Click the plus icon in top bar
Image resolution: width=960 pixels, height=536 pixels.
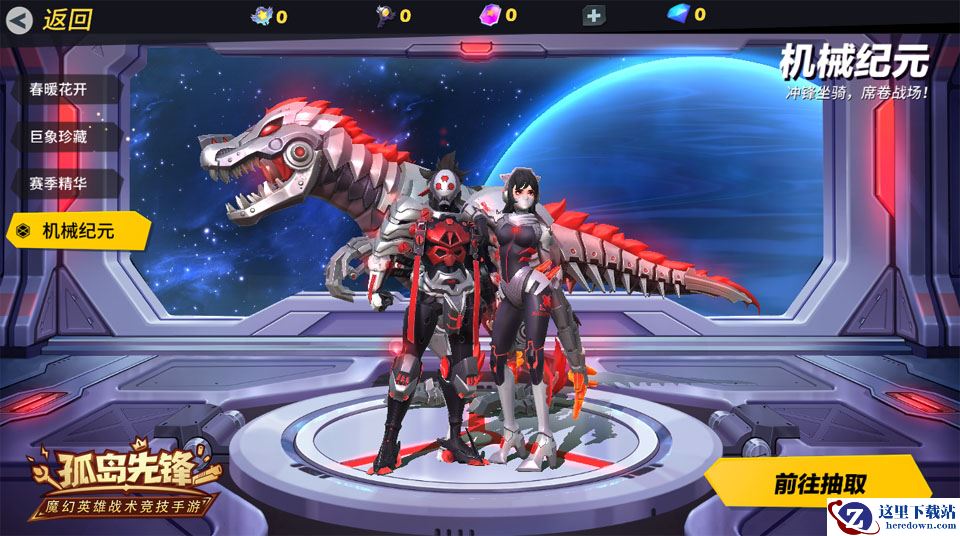594,15
